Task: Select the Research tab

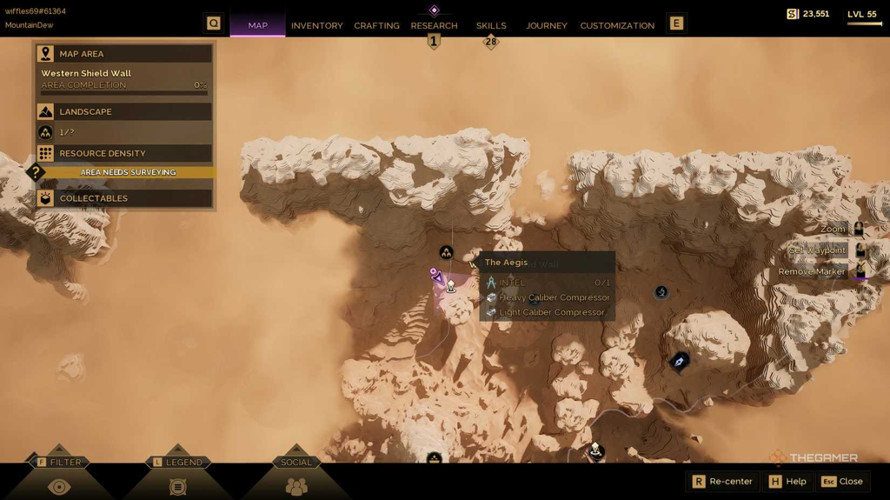Action: pos(434,25)
